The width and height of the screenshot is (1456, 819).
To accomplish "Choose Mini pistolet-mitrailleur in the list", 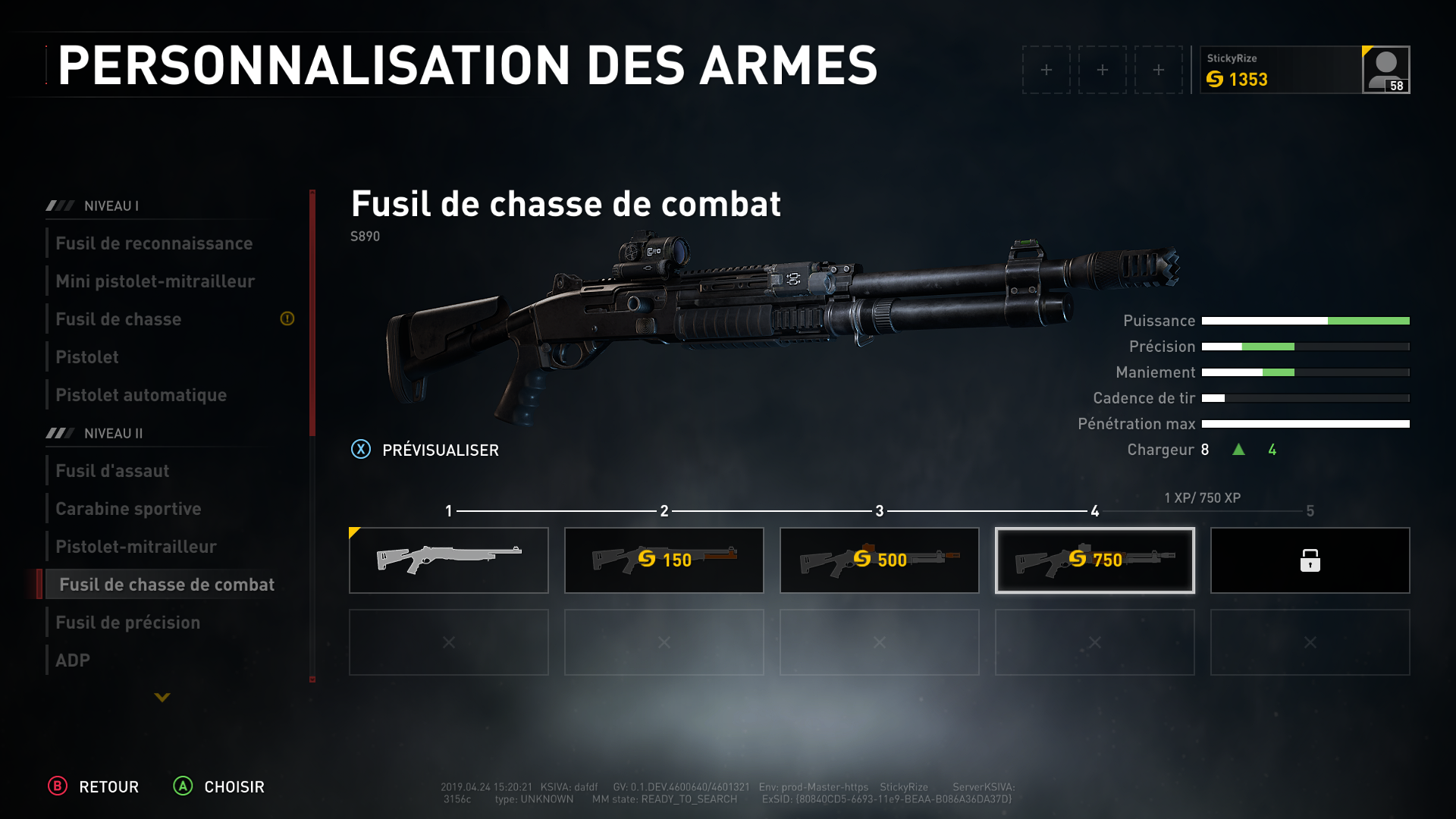I will [155, 281].
